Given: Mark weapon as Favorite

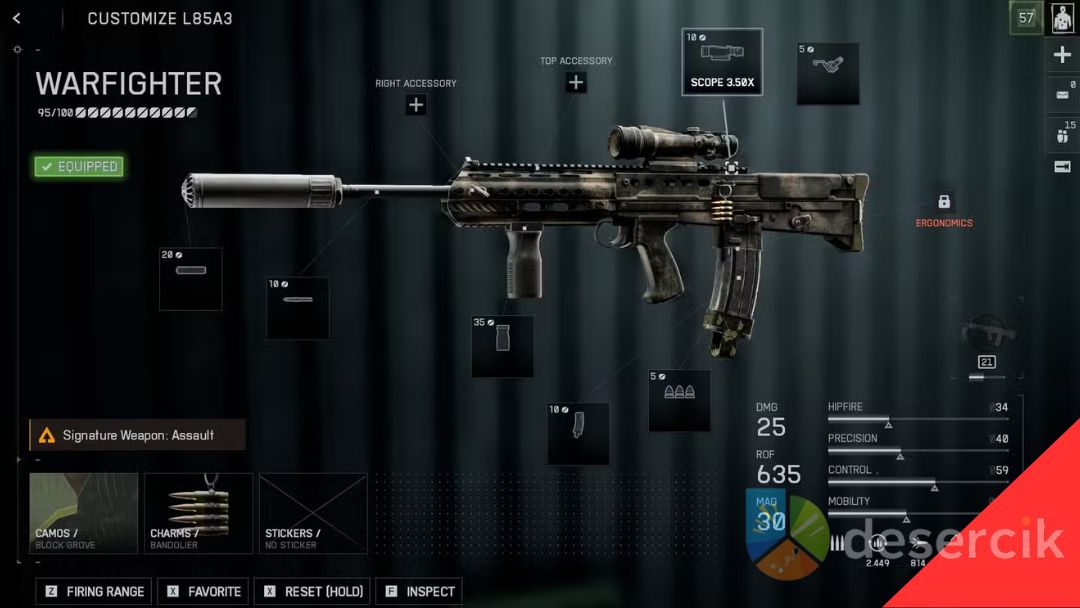Looking at the screenshot, I should tap(204, 591).
